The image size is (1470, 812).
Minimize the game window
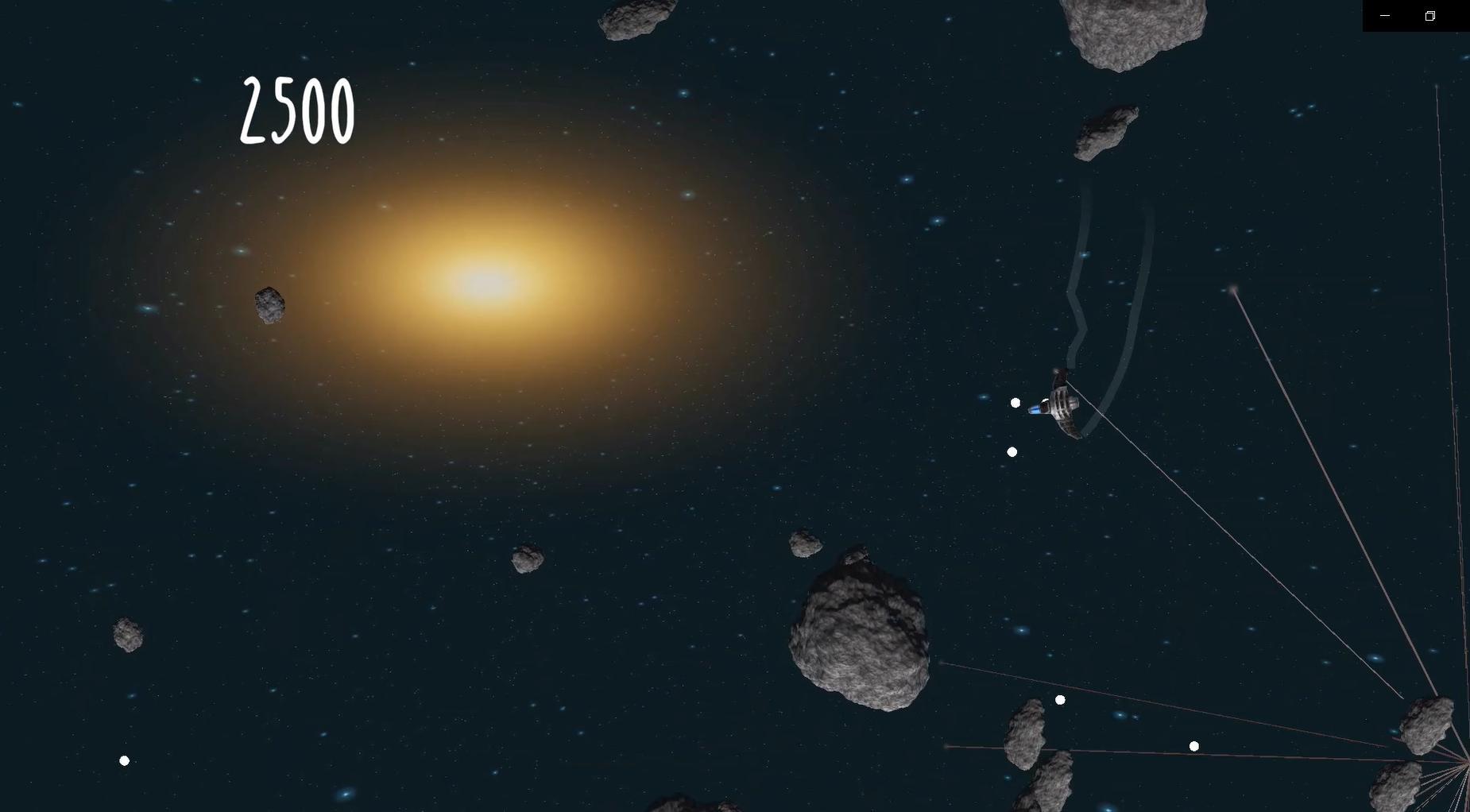pyautogui.click(x=1384, y=15)
